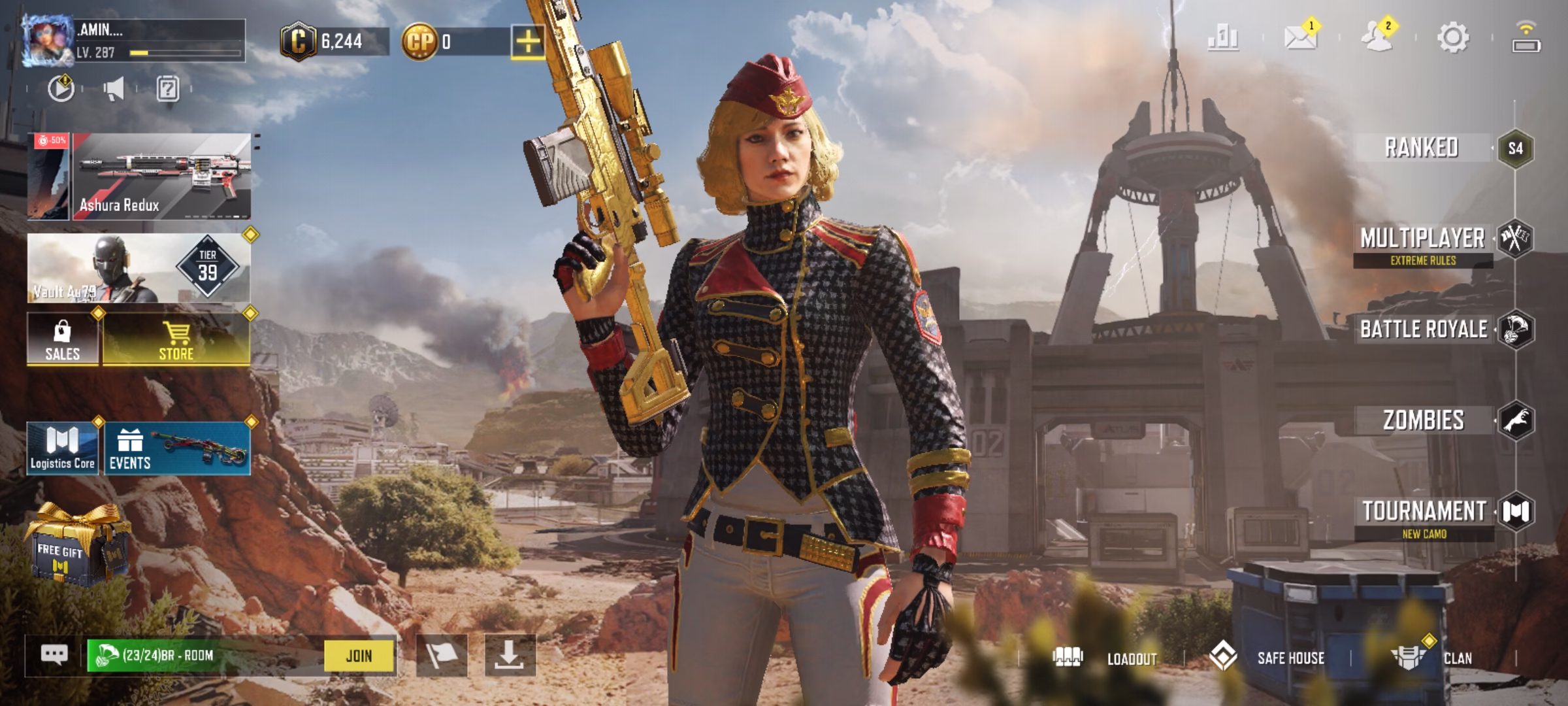1568x706 pixels.
Task: Join the BR room
Action: (359, 656)
